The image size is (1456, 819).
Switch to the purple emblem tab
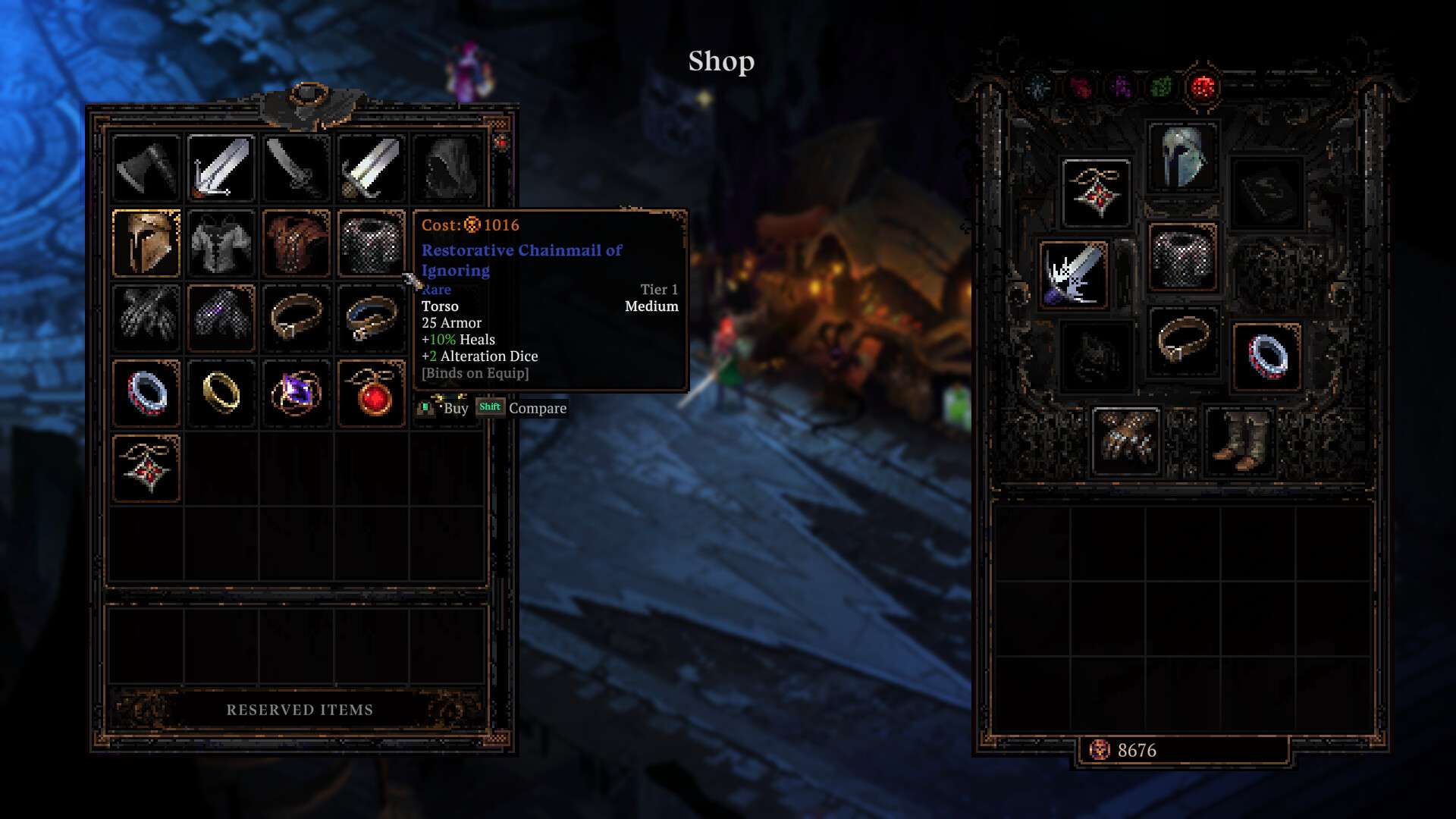tap(1121, 88)
